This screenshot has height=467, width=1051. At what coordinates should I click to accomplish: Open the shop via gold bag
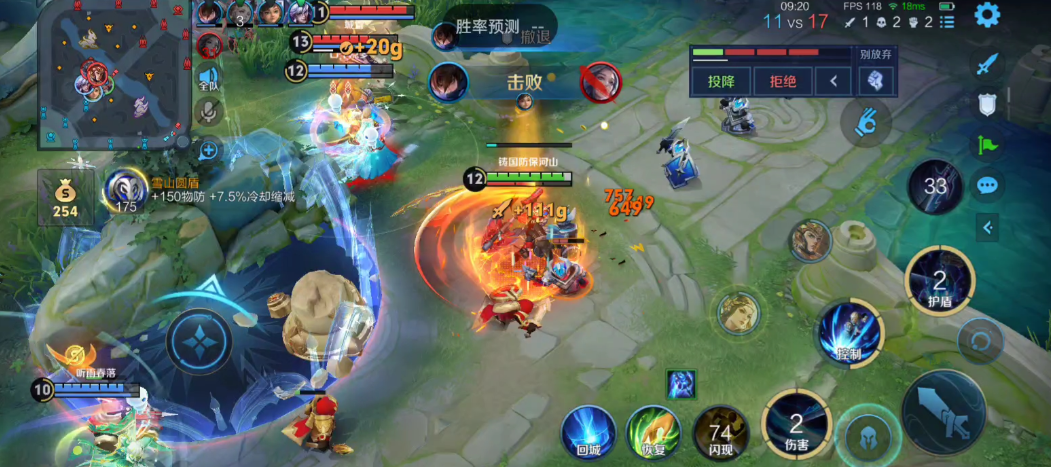pyautogui.click(x=66, y=197)
